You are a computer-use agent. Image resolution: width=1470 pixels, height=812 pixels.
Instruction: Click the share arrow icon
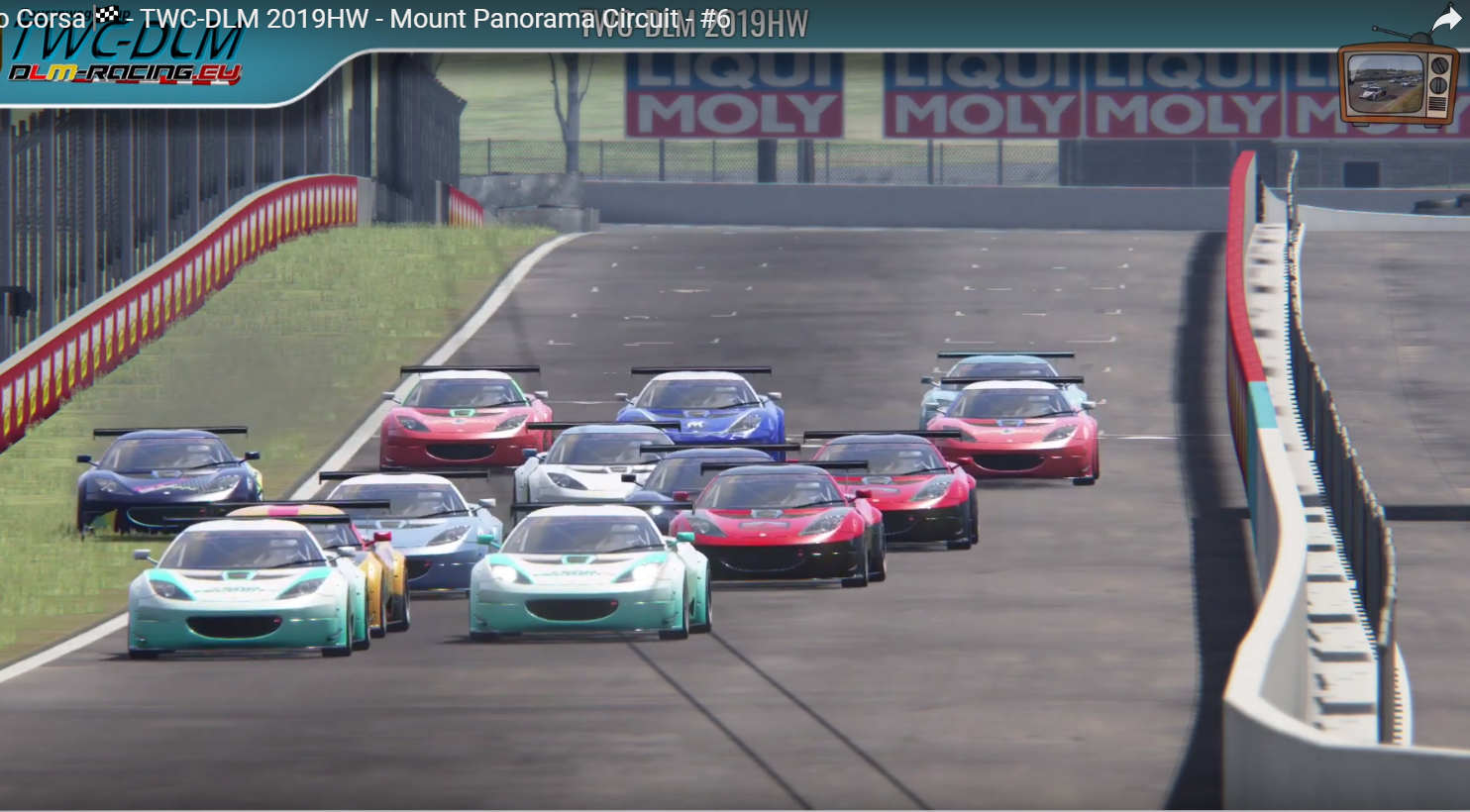1447,19
